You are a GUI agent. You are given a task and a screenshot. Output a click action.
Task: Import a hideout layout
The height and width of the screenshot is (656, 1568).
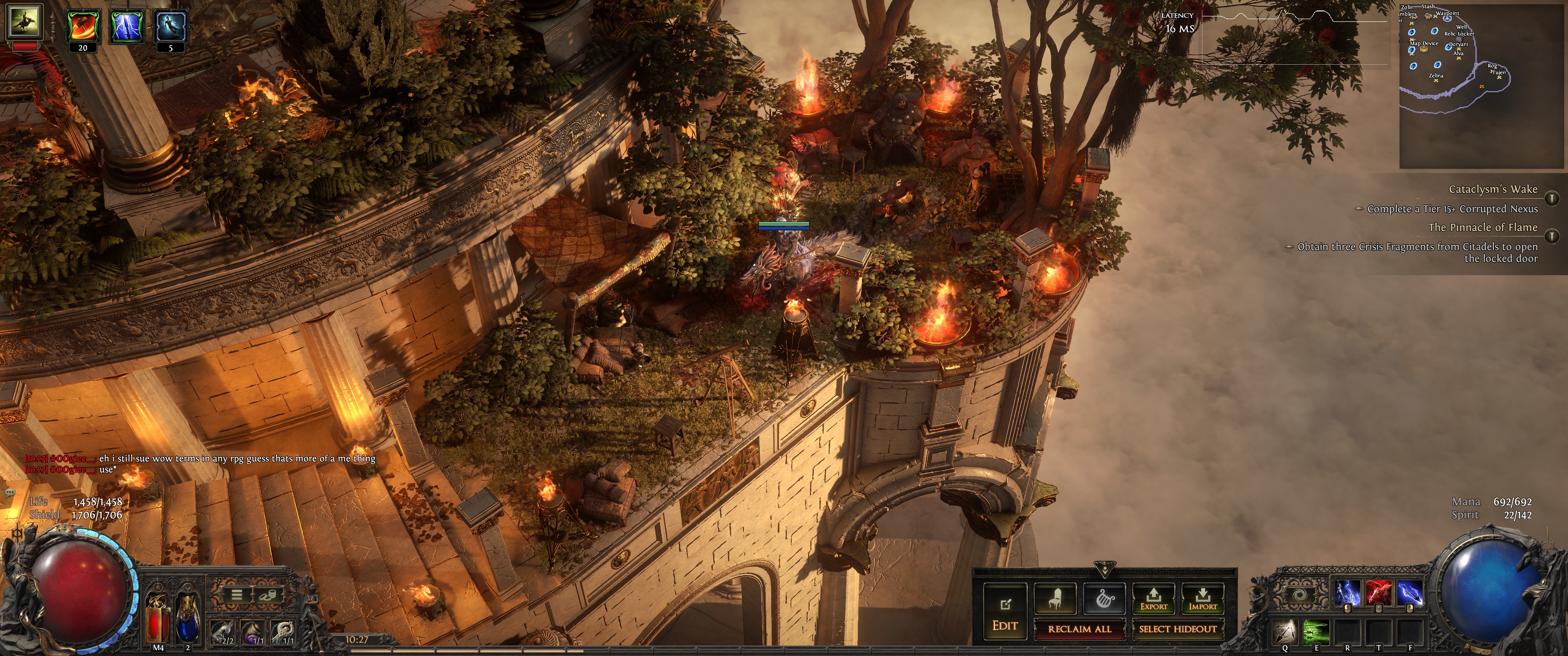(1202, 599)
